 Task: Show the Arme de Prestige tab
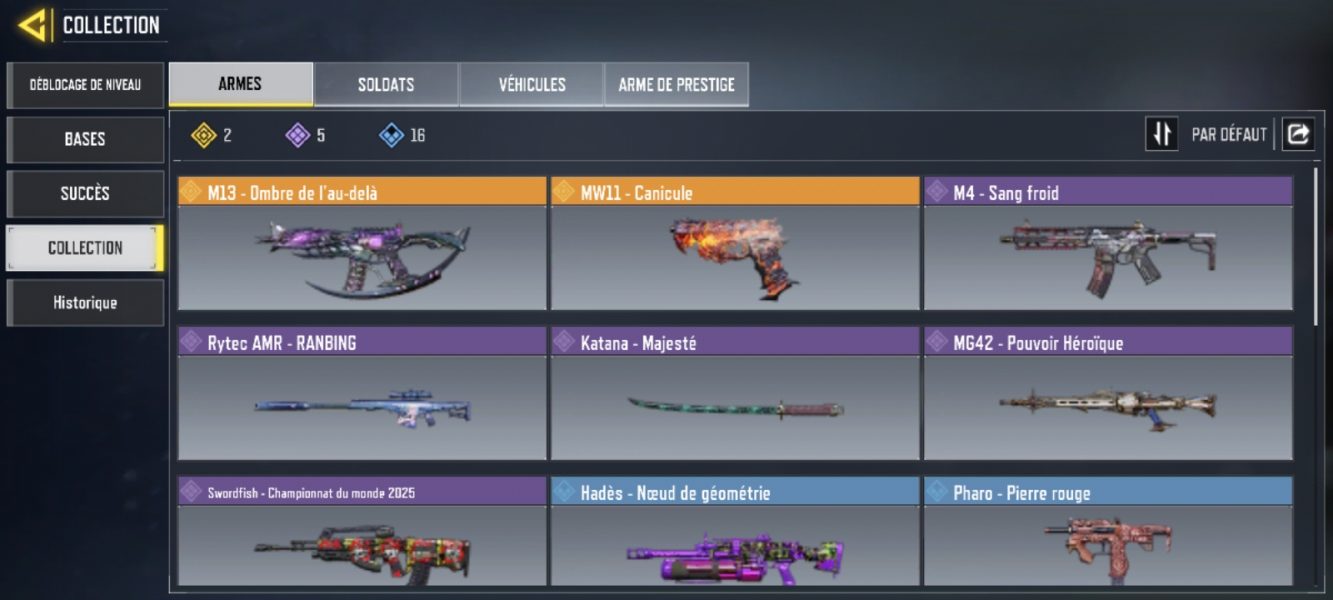(676, 85)
